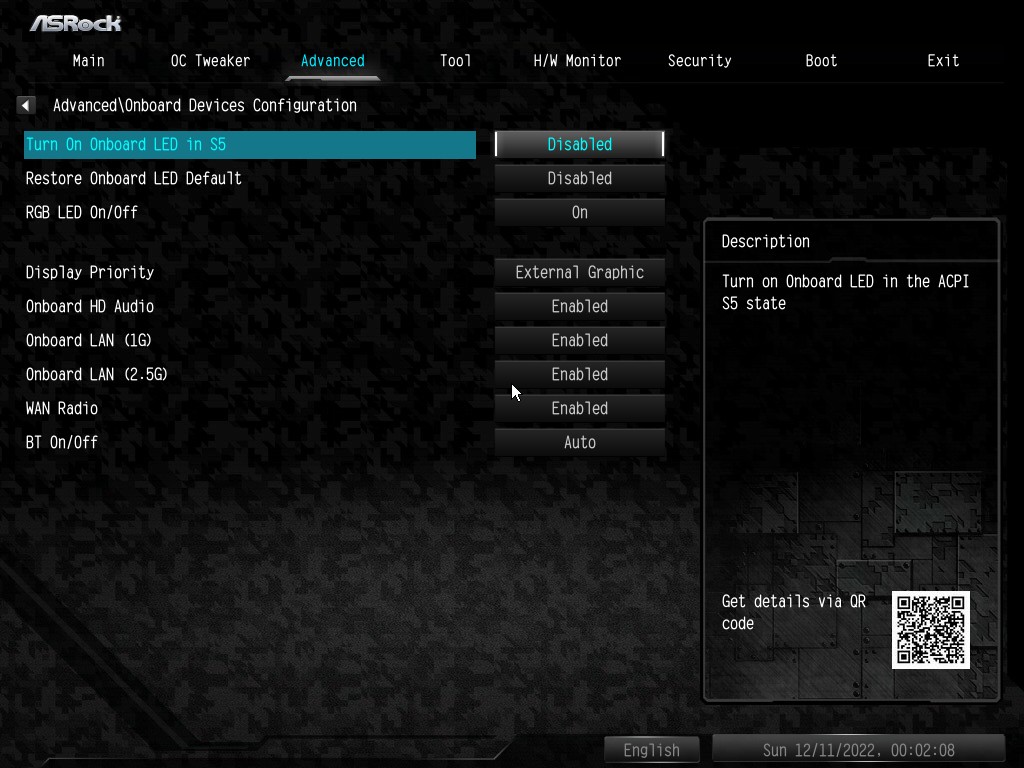This screenshot has height=768, width=1024.
Task: Change the Turn On Onboard LED in S5 value
Action: pos(580,144)
